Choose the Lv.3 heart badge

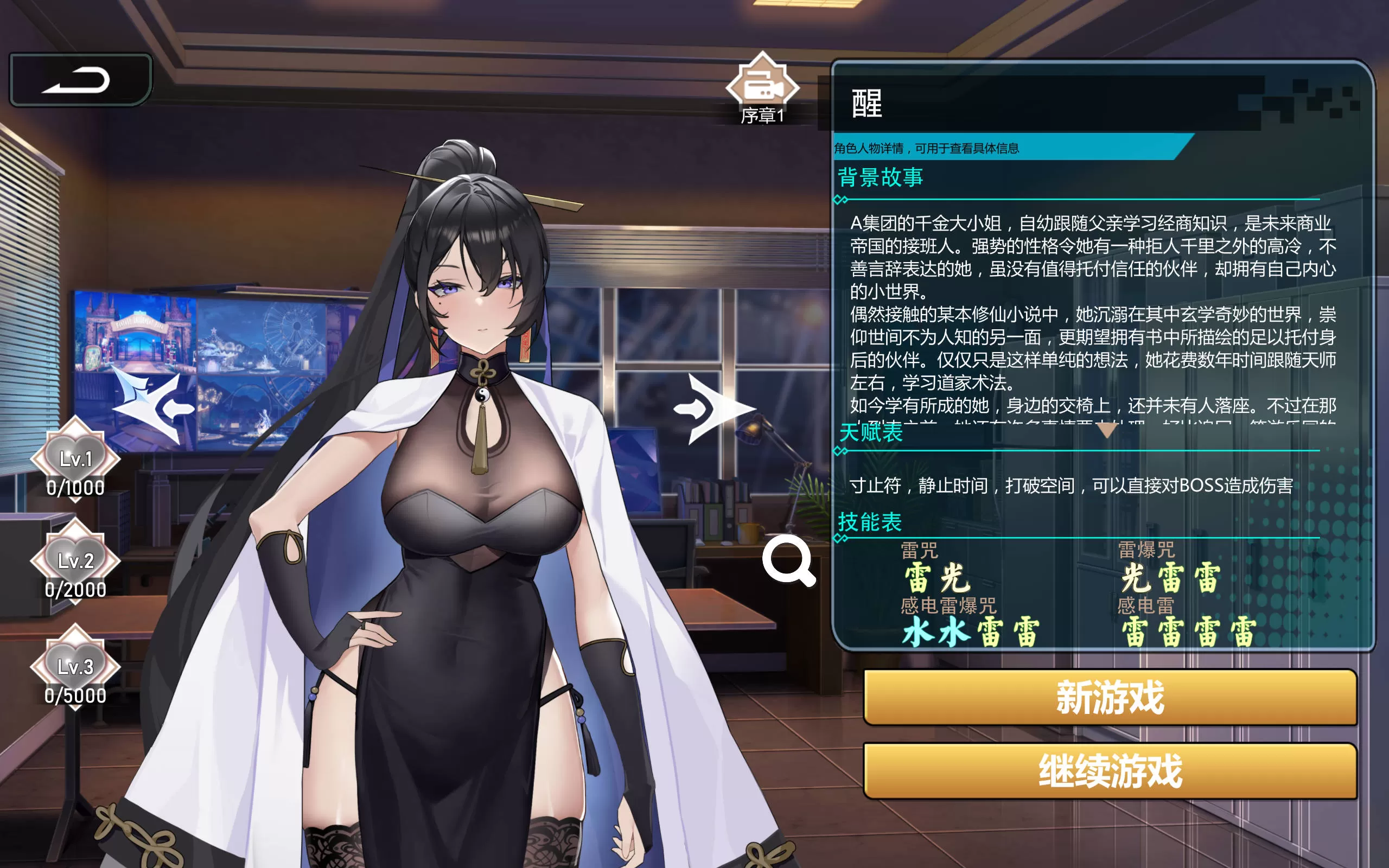click(75, 667)
